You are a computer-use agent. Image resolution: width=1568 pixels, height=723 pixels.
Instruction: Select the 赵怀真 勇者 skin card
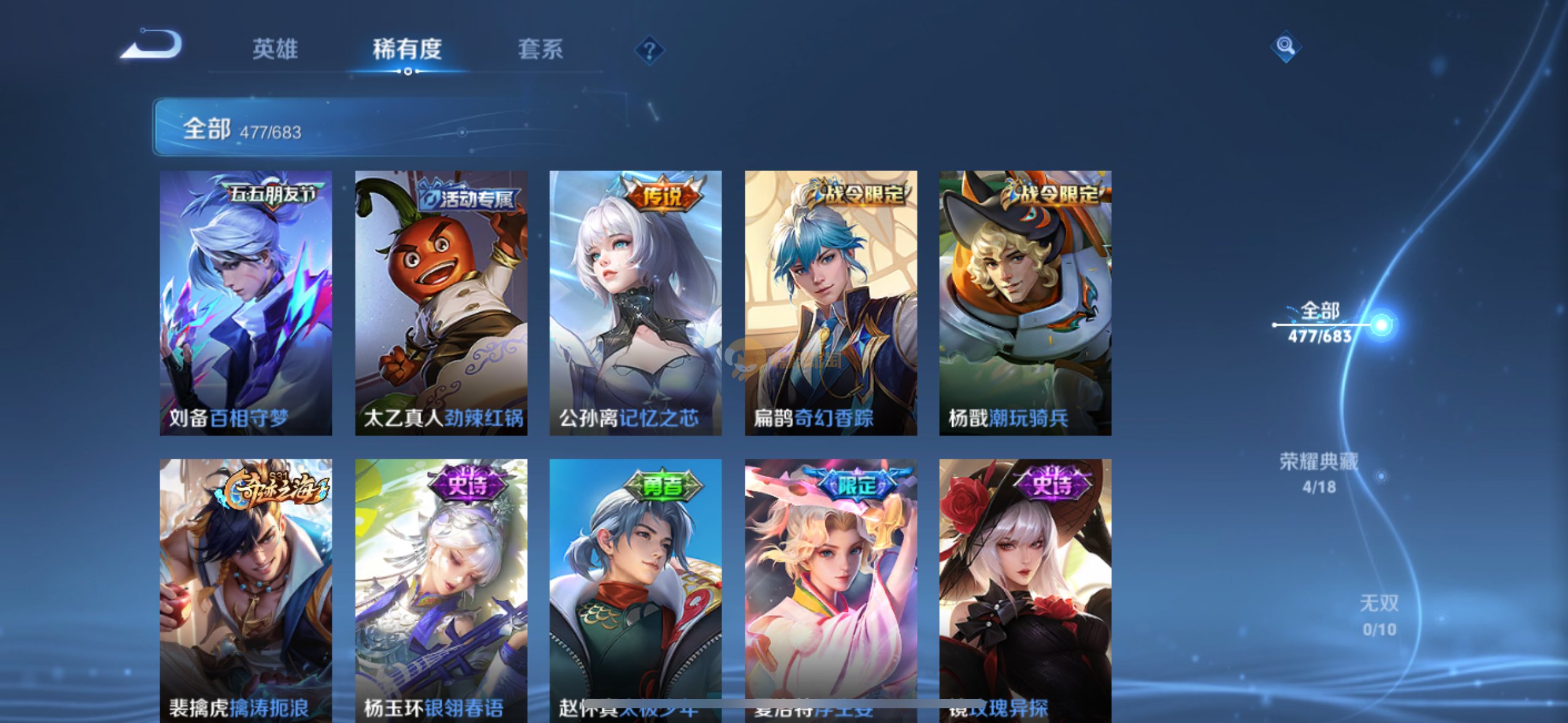[x=635, y=589]
